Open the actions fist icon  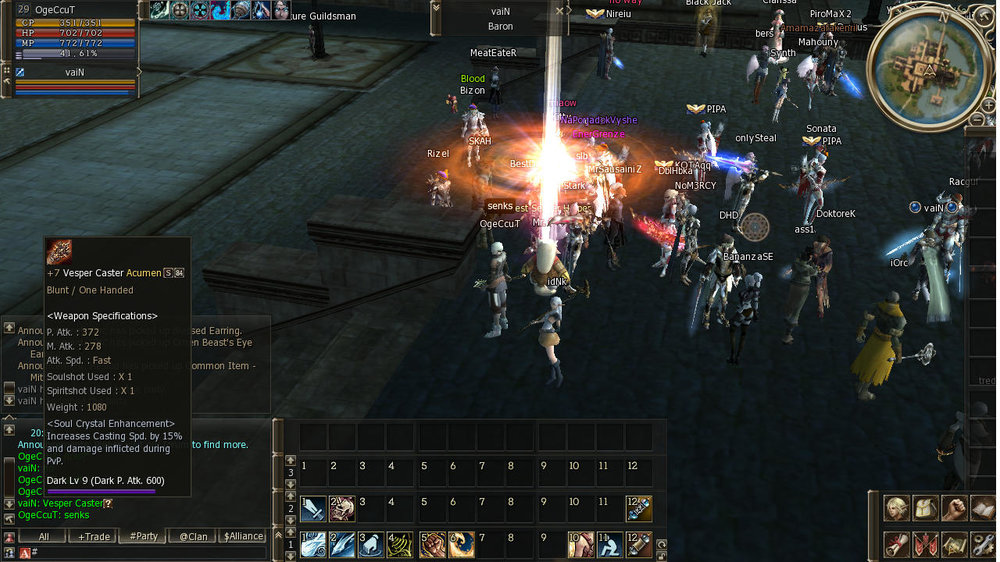[x=955, y=508]
